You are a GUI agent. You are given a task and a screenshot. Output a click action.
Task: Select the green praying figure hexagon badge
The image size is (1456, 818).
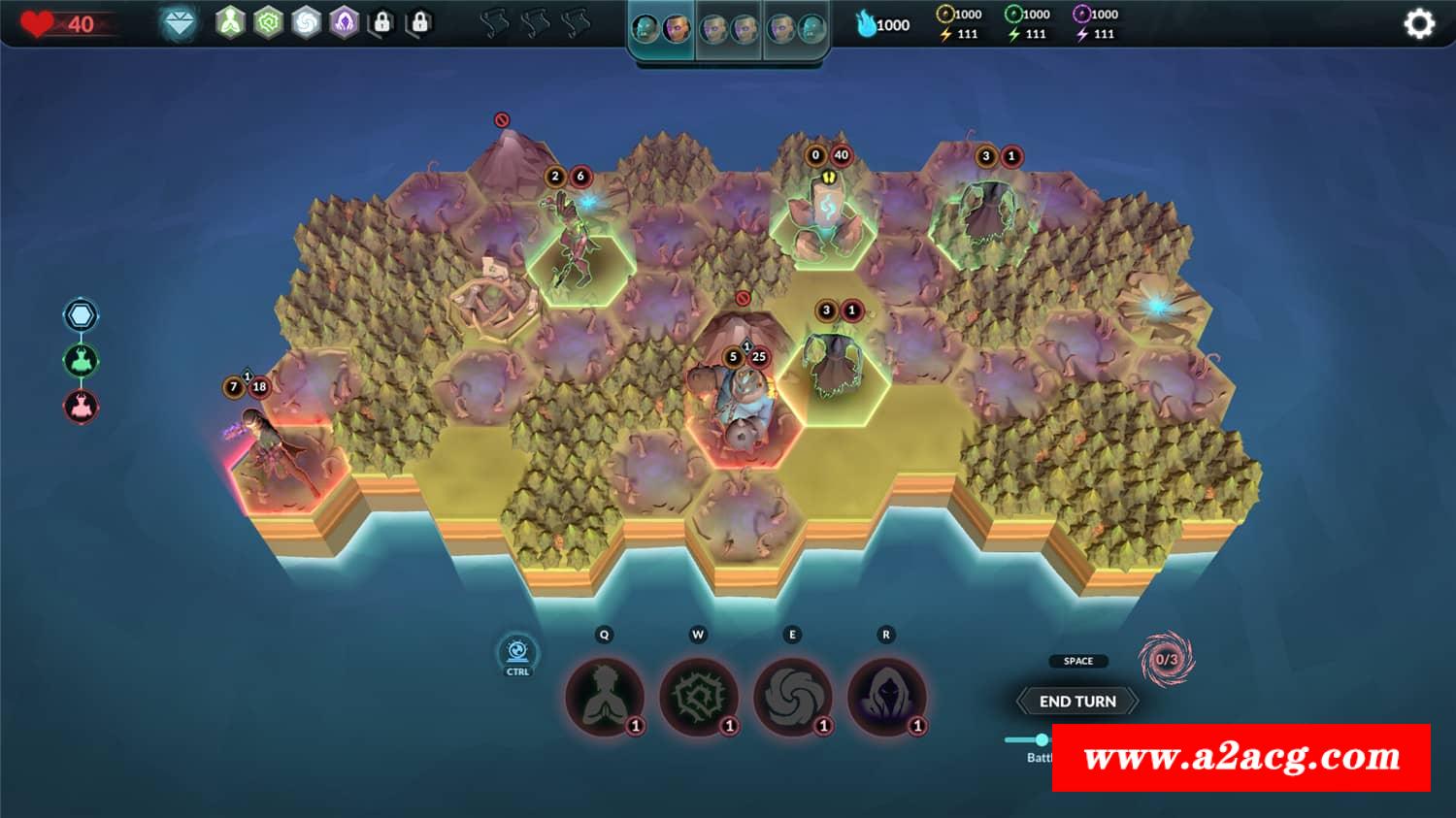pos(230,22)
